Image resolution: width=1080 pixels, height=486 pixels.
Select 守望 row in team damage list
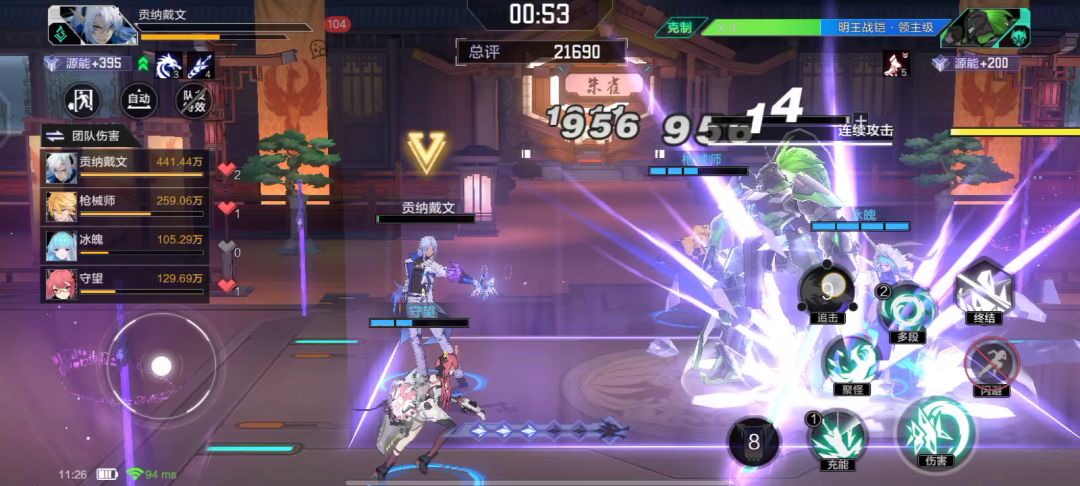tap(124, 284)
